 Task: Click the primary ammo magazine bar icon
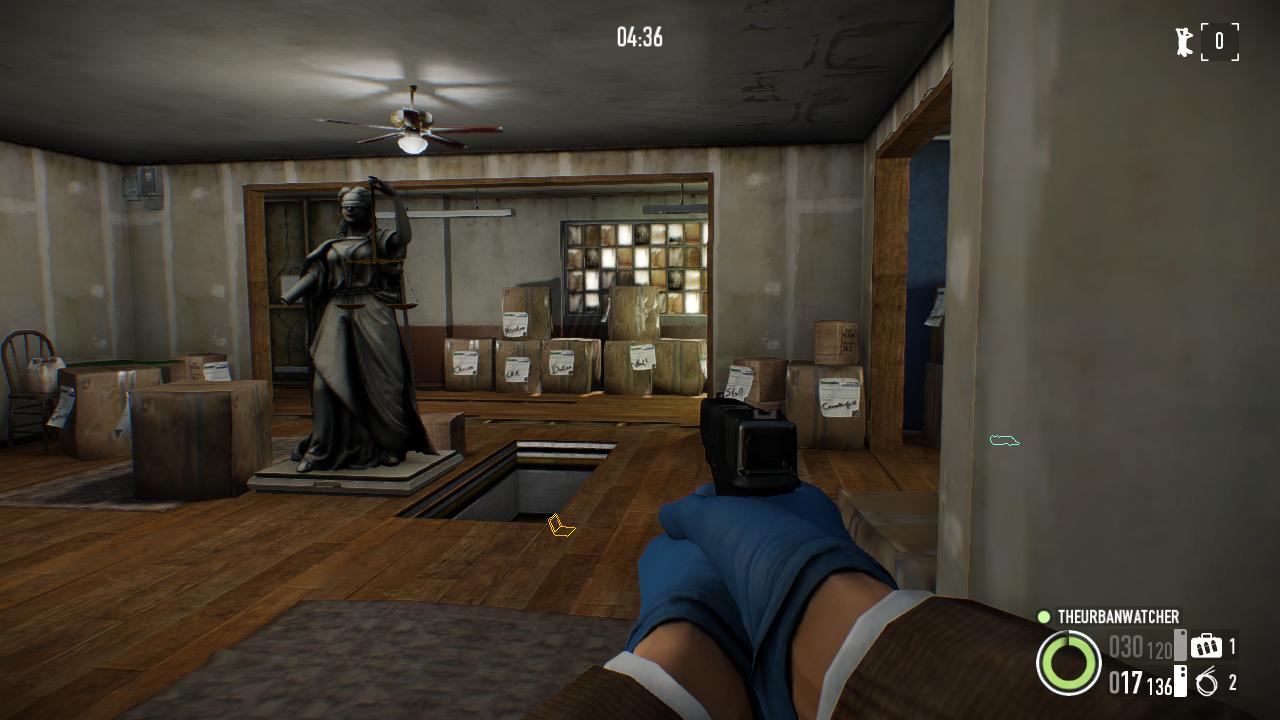1180,646
